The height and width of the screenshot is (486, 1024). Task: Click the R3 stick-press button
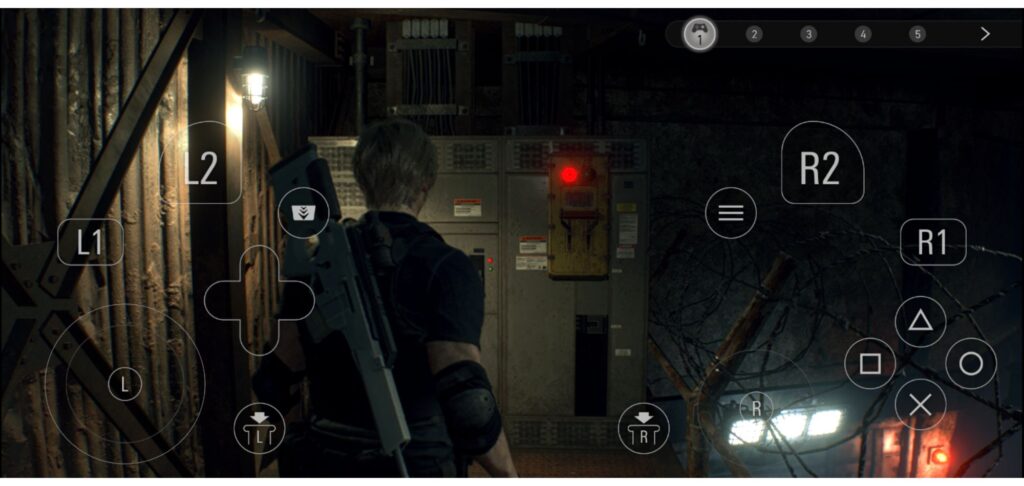tap(643, 428)
